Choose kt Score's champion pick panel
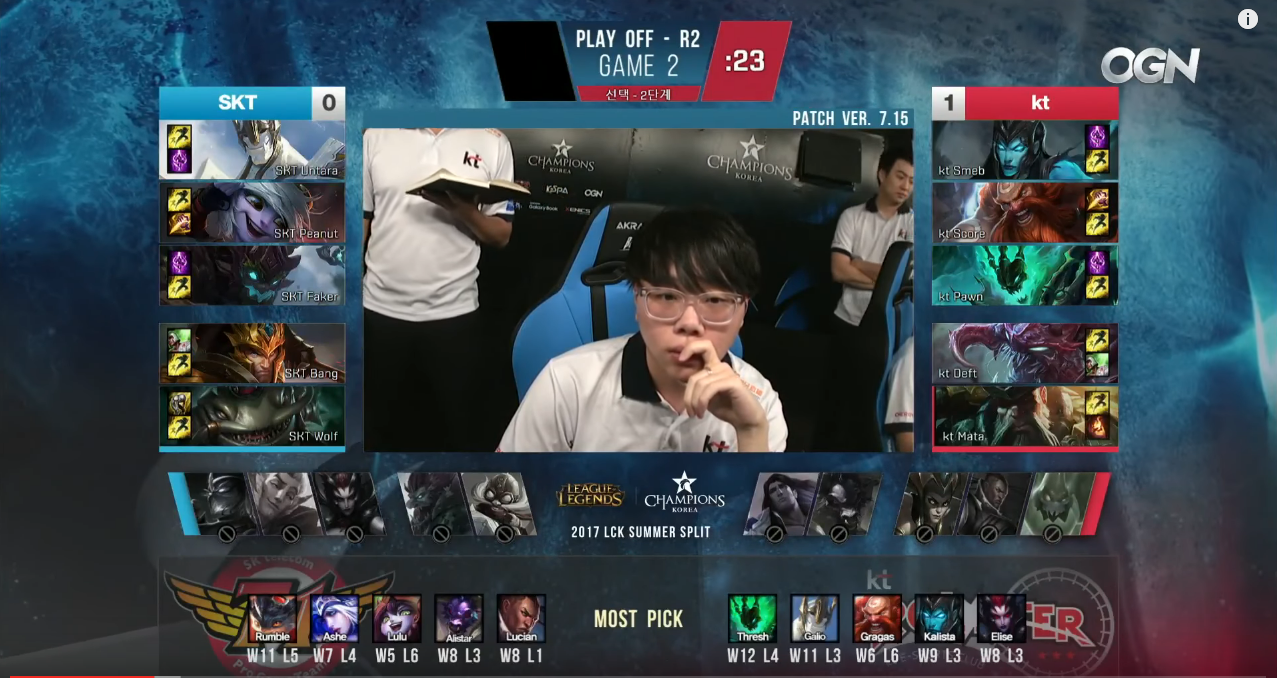The width and height of the screenshot is (1277, 678). point(1025,212)
